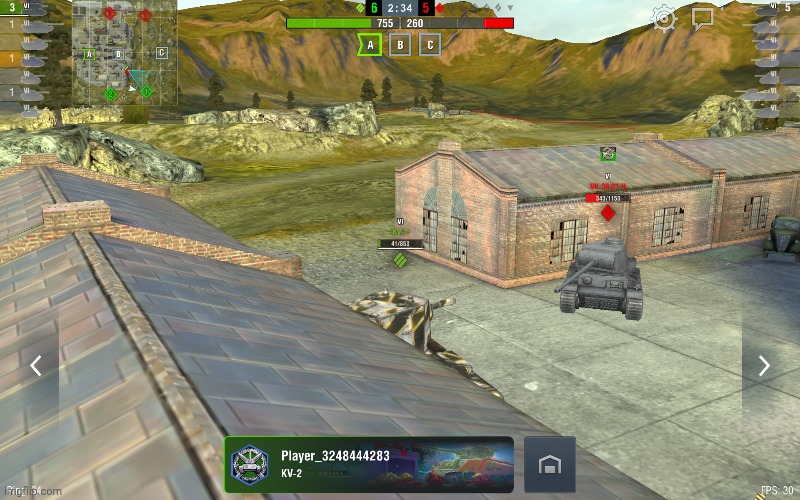Image resolution: width=800 pixels, height=500 pixels.
Task: Select the base B capture indicator
Action: [400, 45]
